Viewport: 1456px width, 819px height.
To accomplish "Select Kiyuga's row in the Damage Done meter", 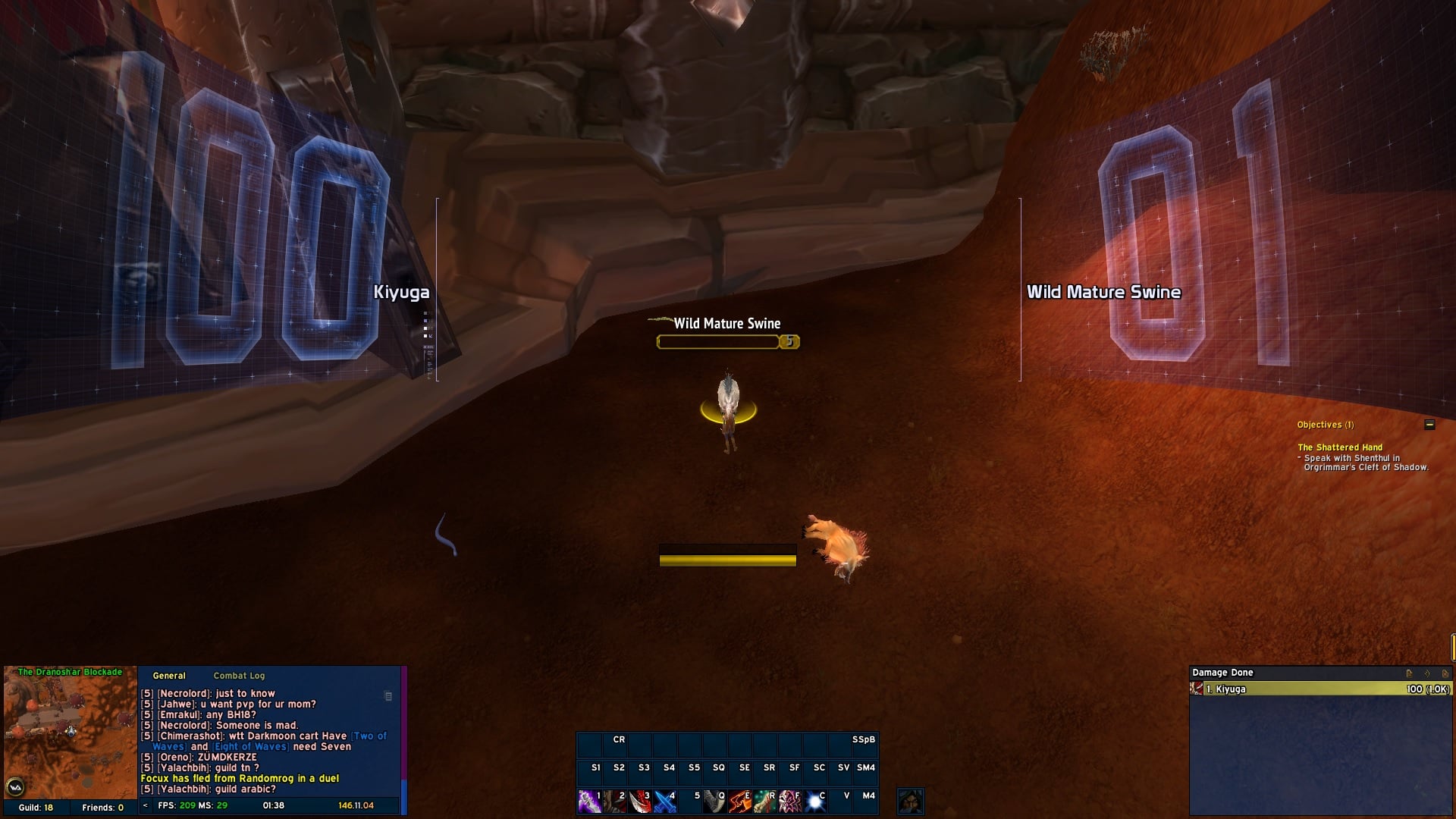I will click(1319, 689).
